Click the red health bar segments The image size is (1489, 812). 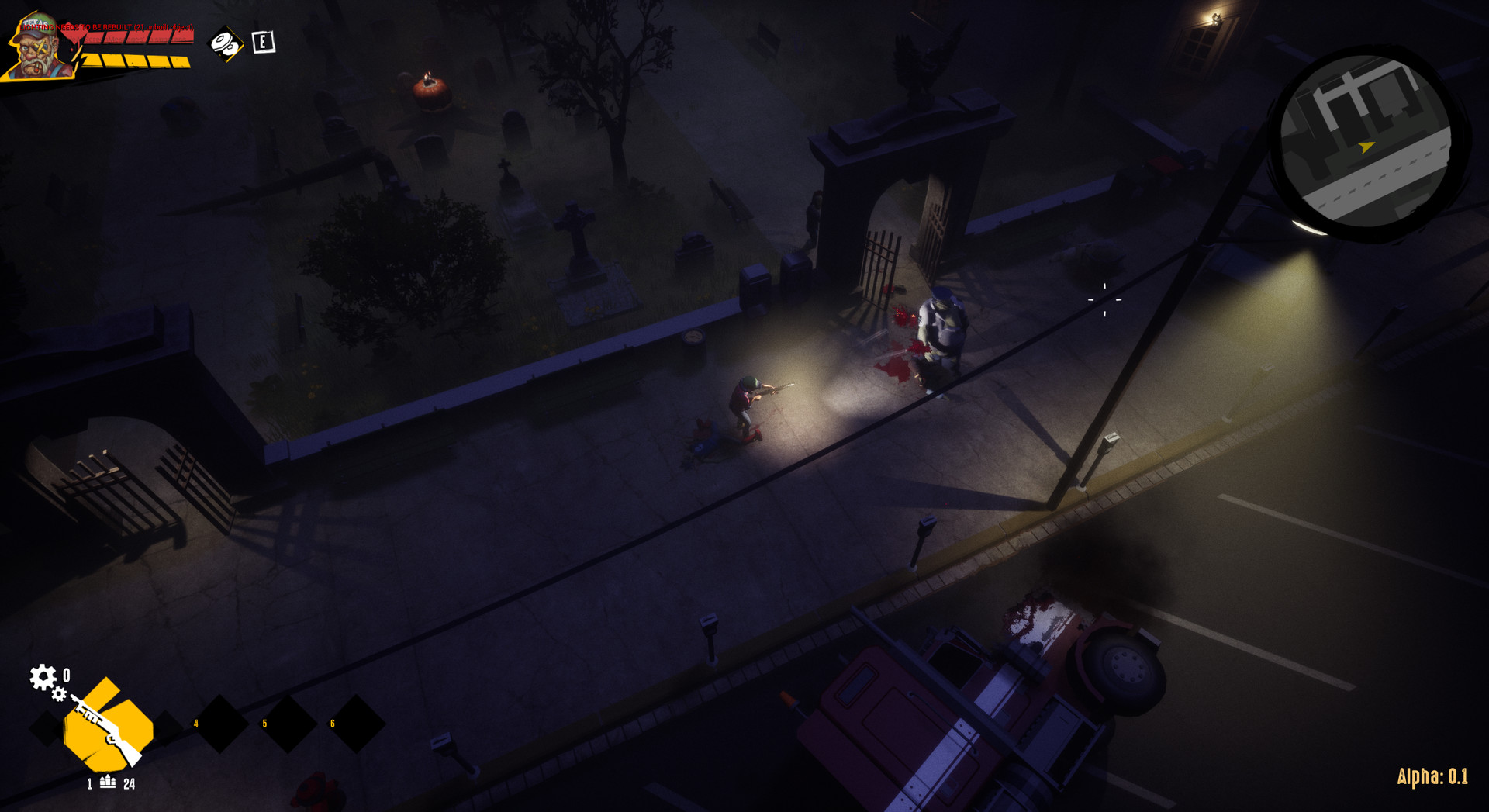137,38
